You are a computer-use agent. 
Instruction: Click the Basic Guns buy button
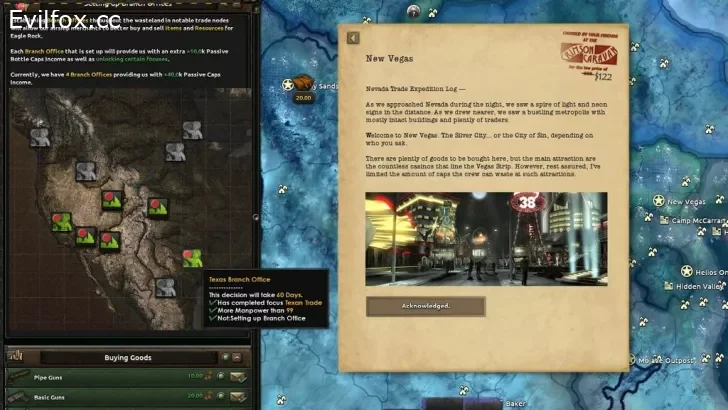[x=238, y=396]
